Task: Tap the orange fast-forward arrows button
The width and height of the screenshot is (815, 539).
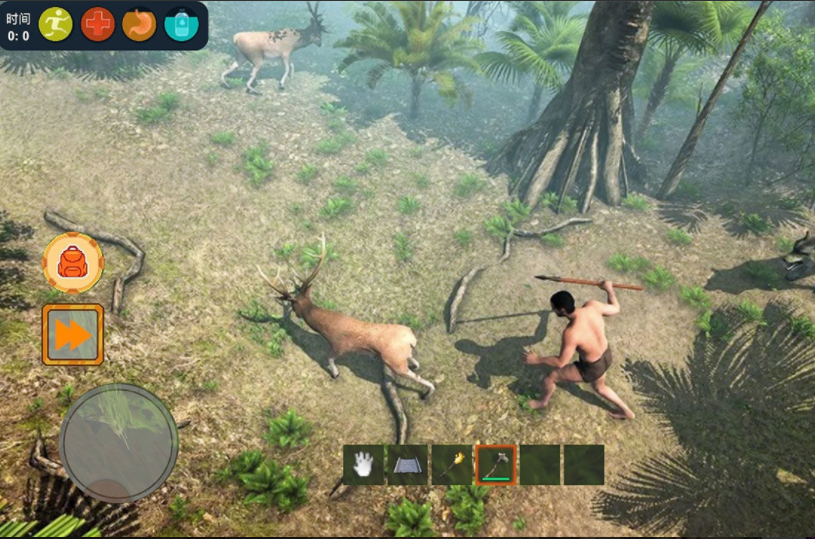Action: point(73,335)
